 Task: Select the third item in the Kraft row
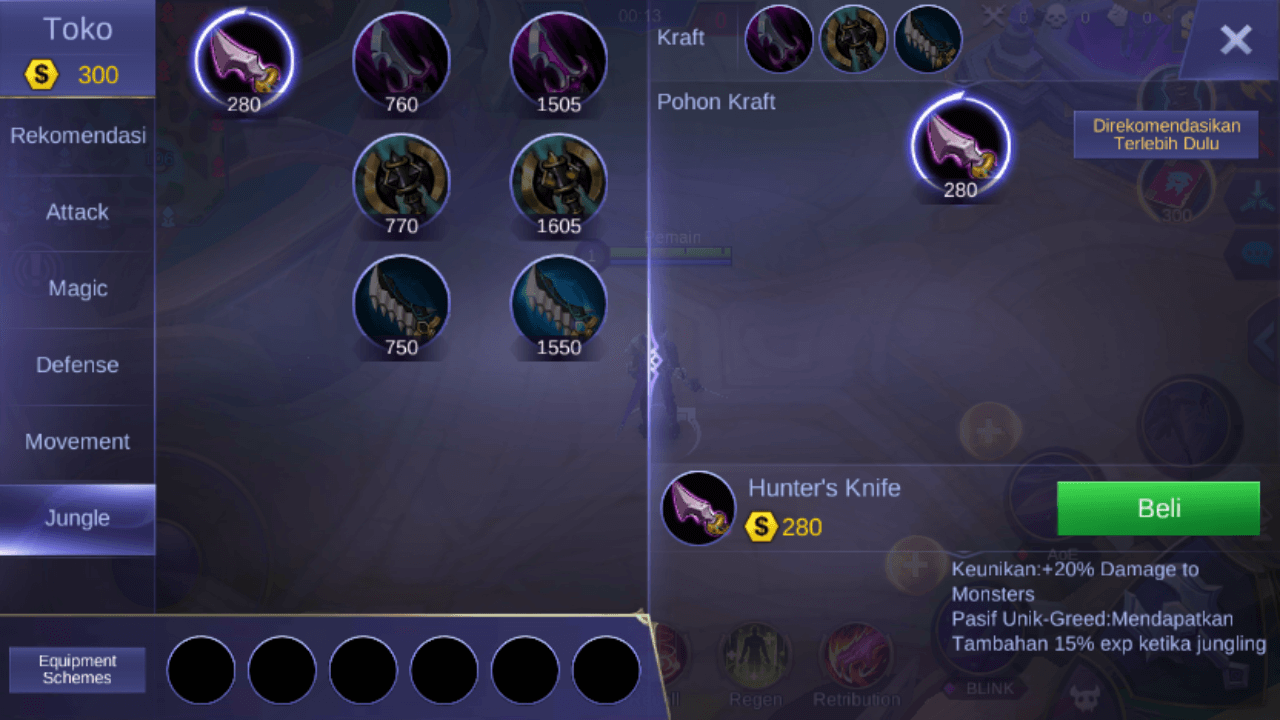pos(928,38)
